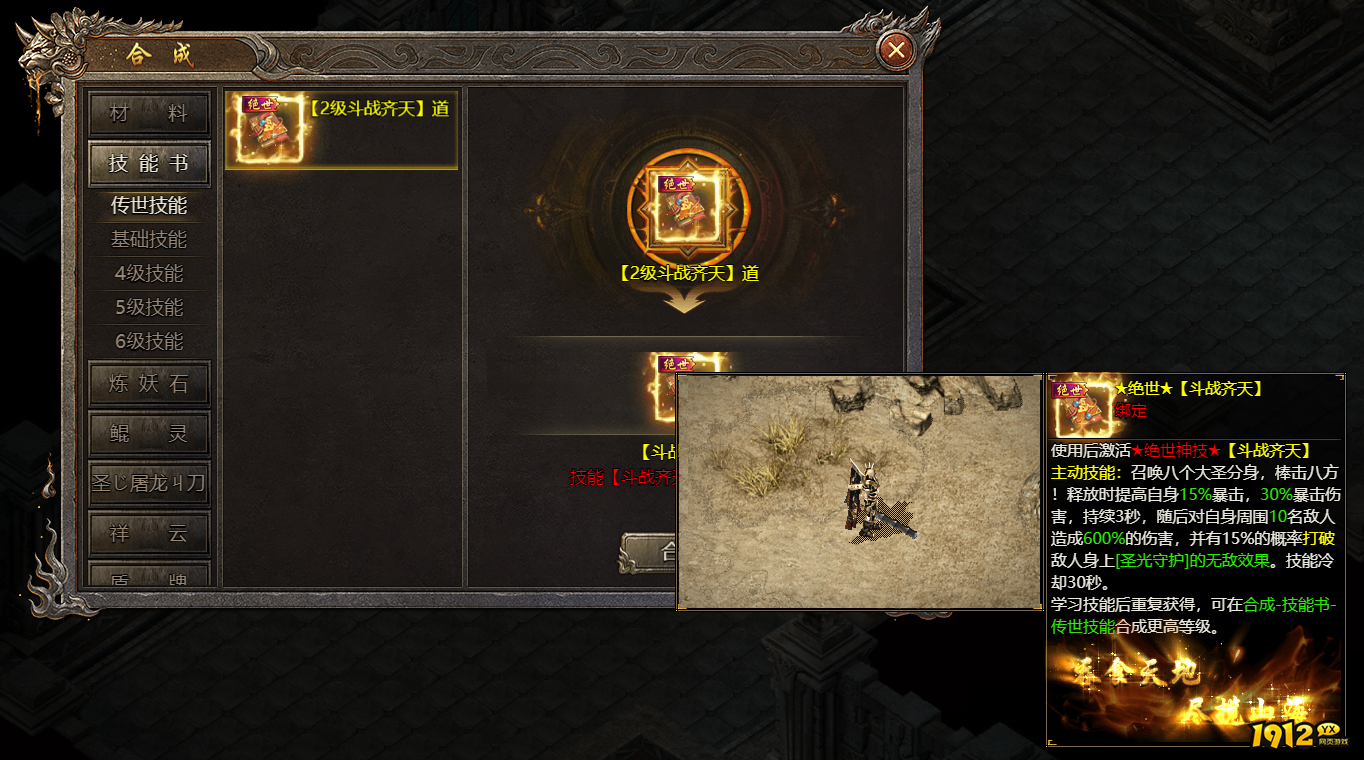This screenshot has height=760, width=1364.
Task: Select the 屠龙刀 category
Action: (x=149, y=484)
